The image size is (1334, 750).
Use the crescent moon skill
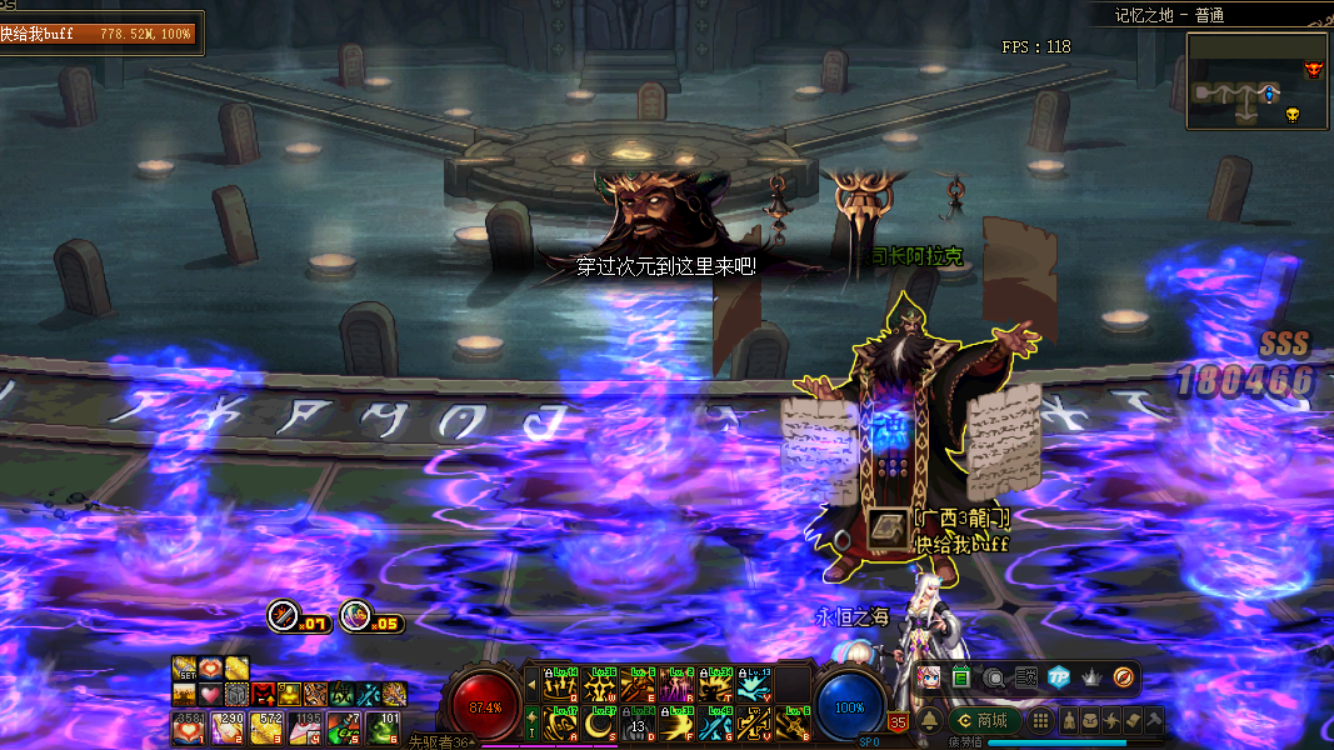click(600, 724)
